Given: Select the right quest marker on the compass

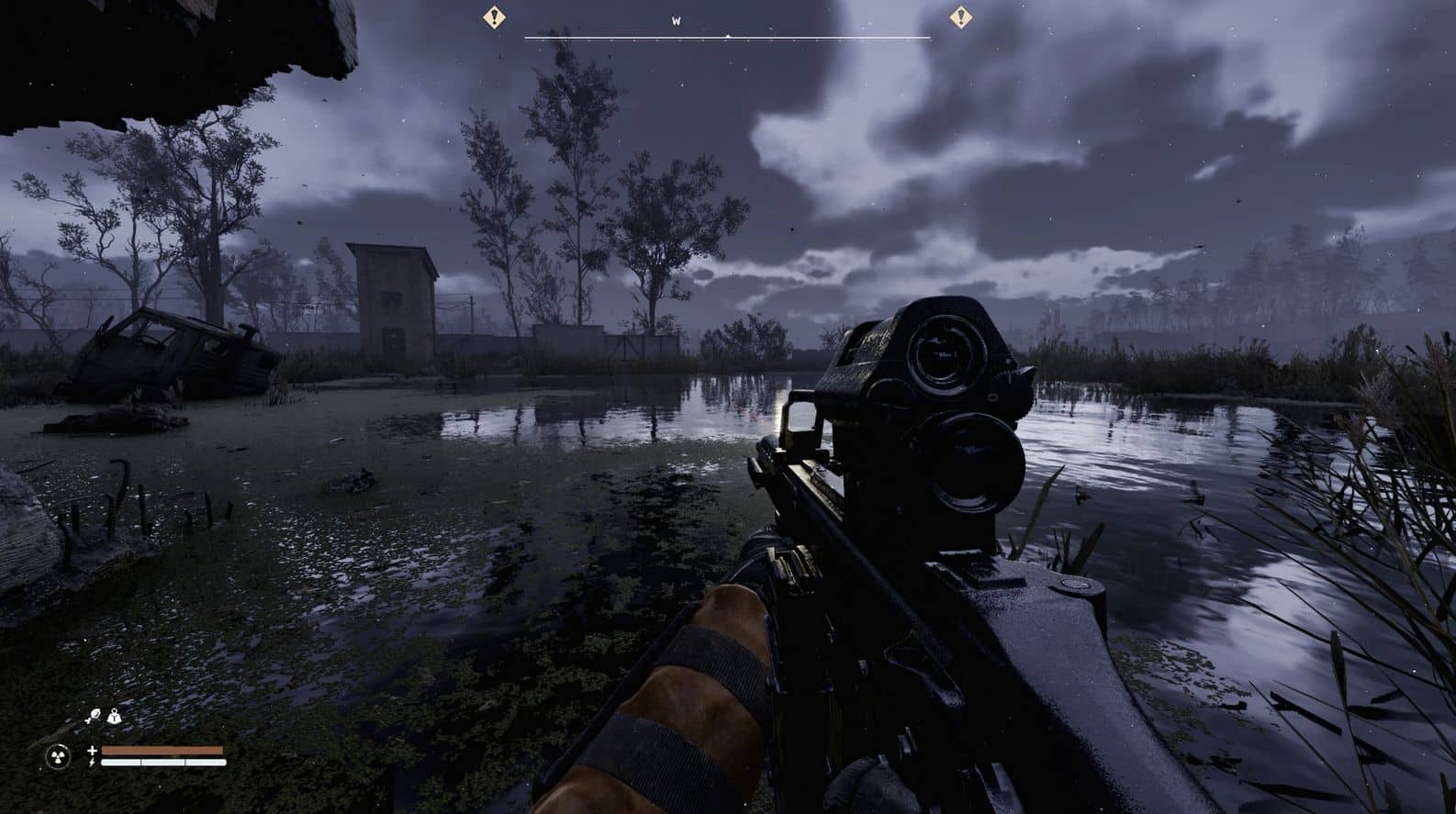Looking at the screenshot, I should [960, 16].
